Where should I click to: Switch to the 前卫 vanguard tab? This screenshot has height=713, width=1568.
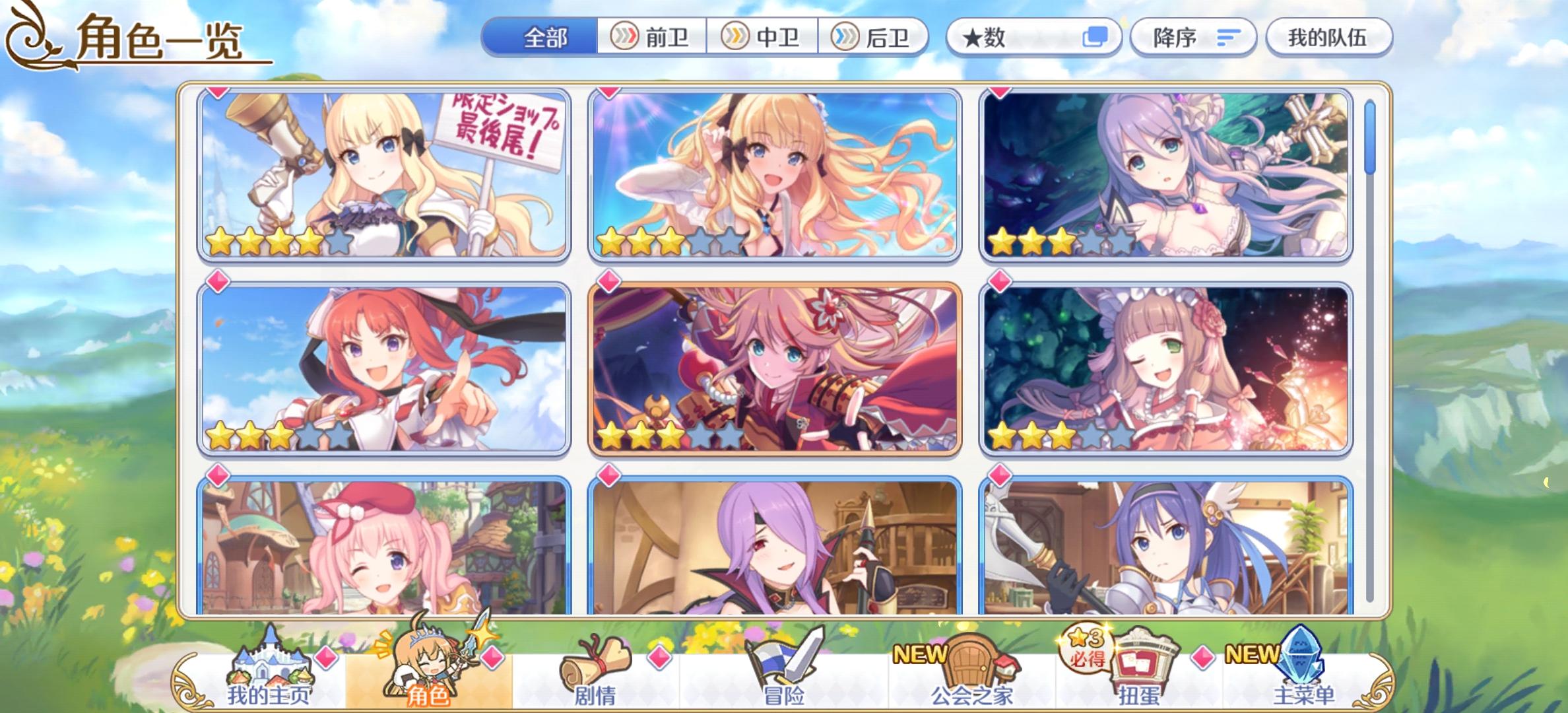[x=652, y=38]
